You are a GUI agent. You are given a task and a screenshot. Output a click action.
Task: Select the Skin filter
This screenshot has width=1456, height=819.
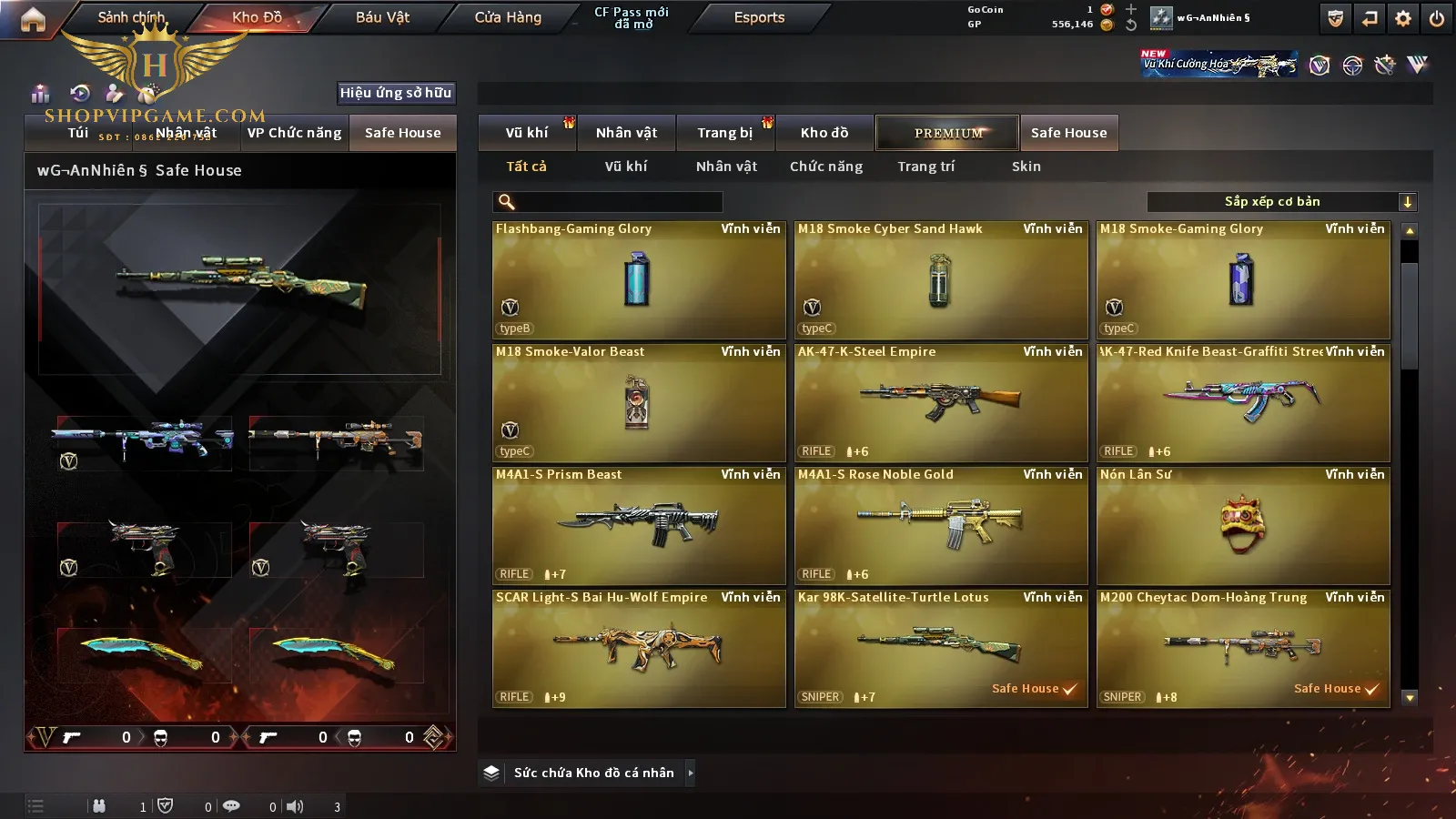coord(1026,167)
